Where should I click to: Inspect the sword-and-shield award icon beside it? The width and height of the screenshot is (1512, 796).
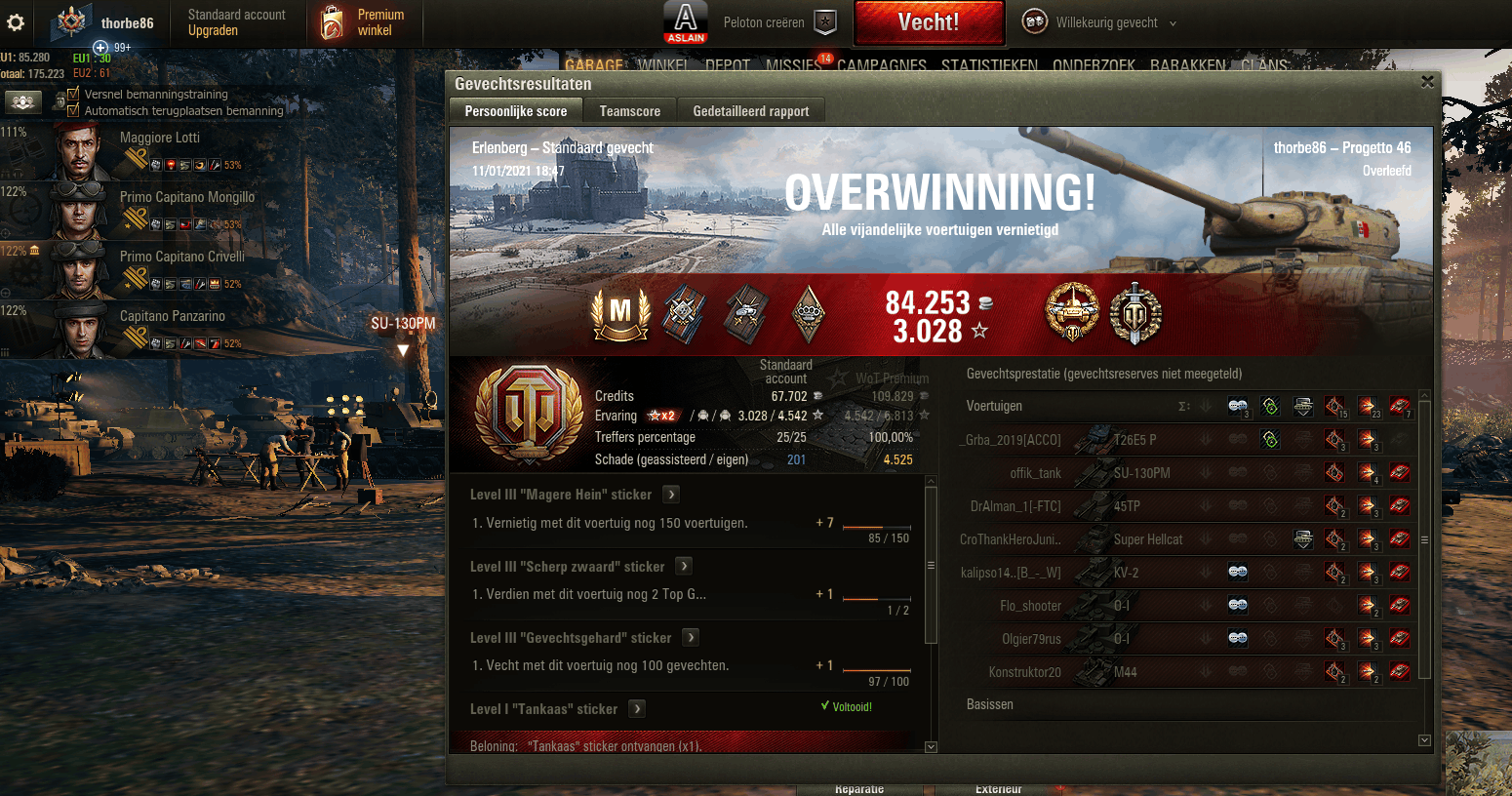tap(1136, 314)
